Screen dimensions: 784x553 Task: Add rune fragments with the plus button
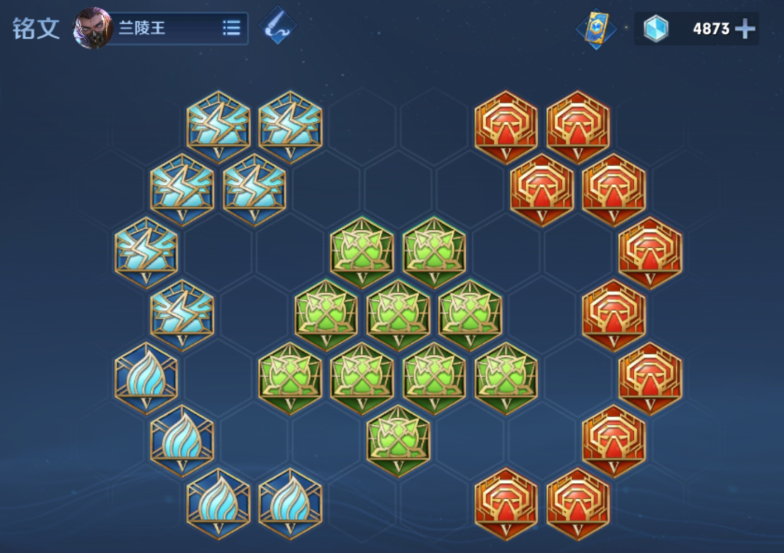click(745, 28)
